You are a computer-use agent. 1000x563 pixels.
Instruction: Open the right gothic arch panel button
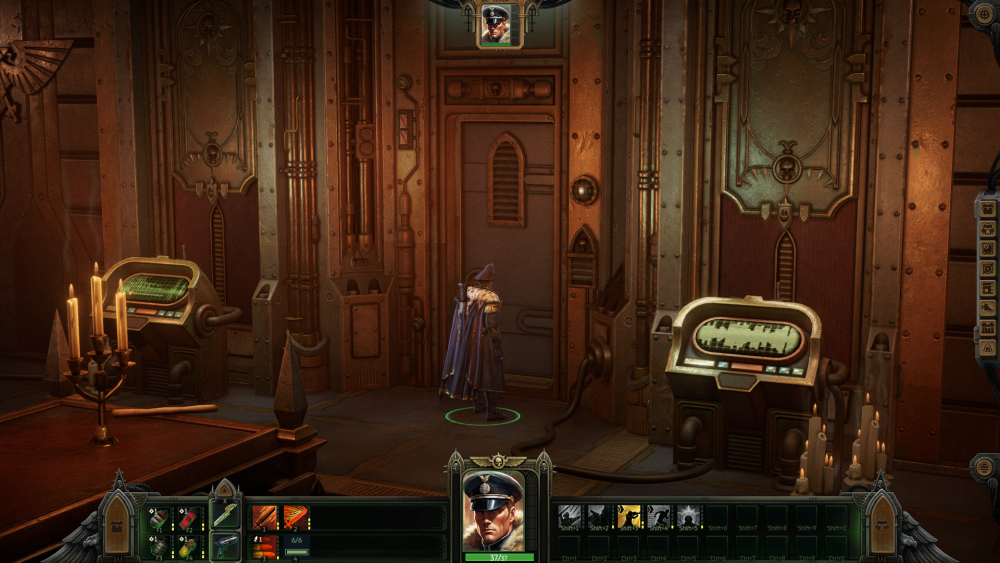(x=883, y=523)
